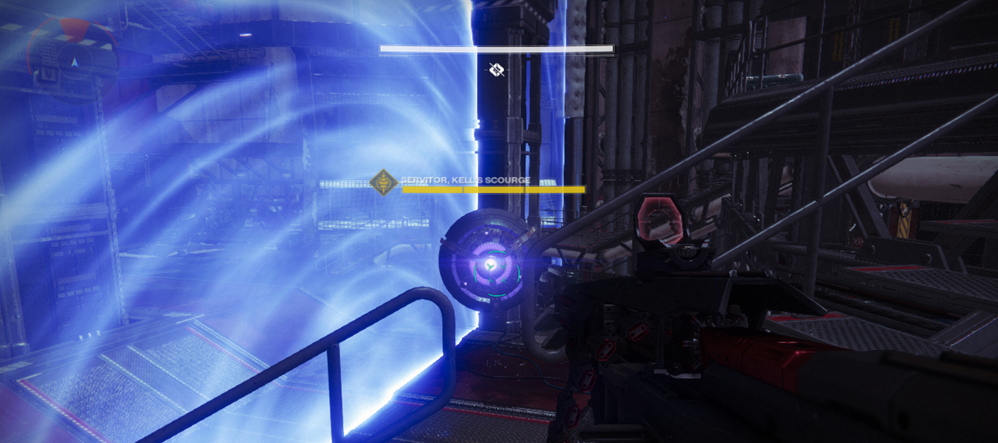The height and width of the screenshot is (443, 998).
Task: Select the status icon below the white bar
Action: pos(495,69)
